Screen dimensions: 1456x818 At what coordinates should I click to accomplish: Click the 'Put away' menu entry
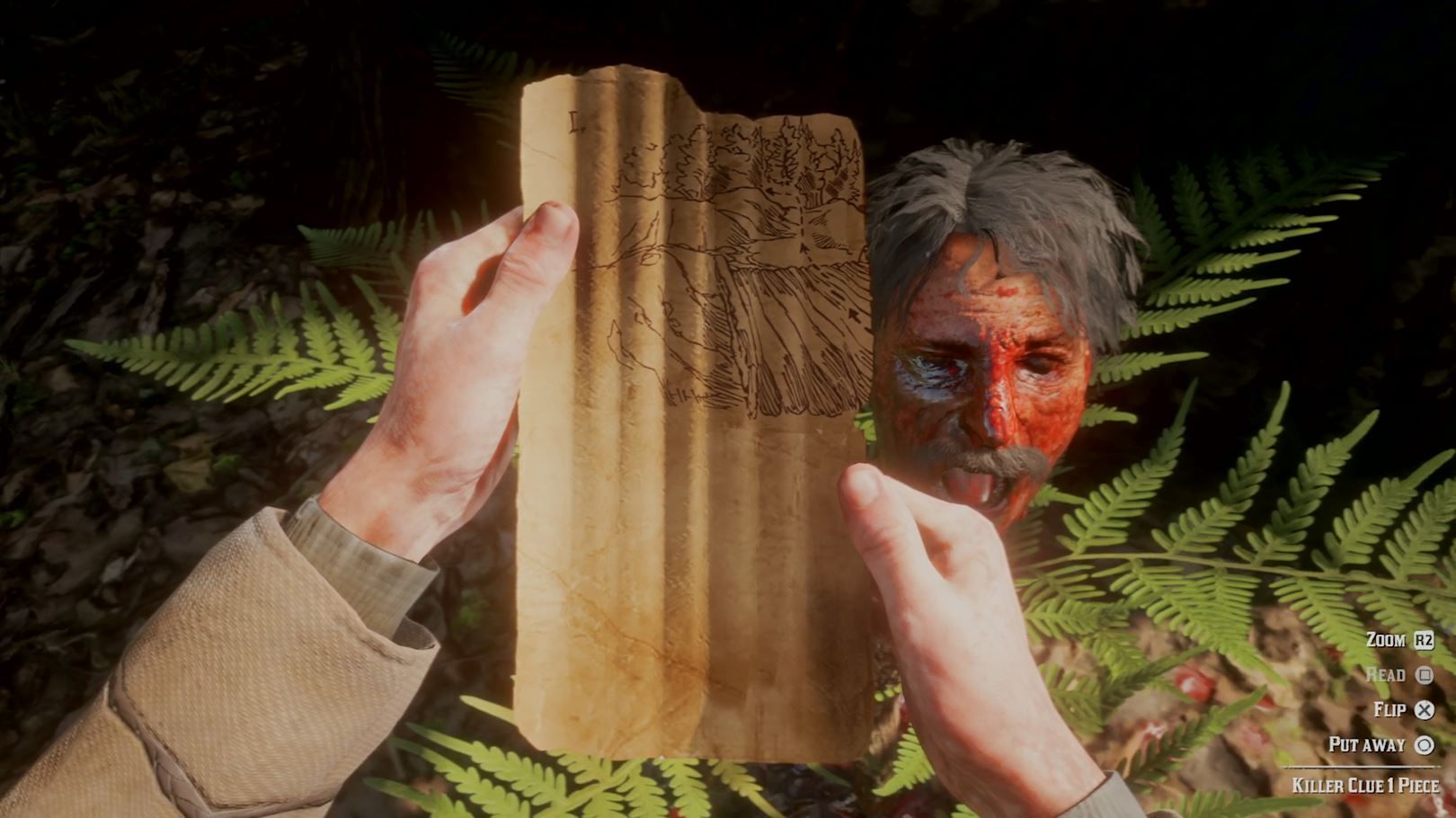tap(1365, 745)
